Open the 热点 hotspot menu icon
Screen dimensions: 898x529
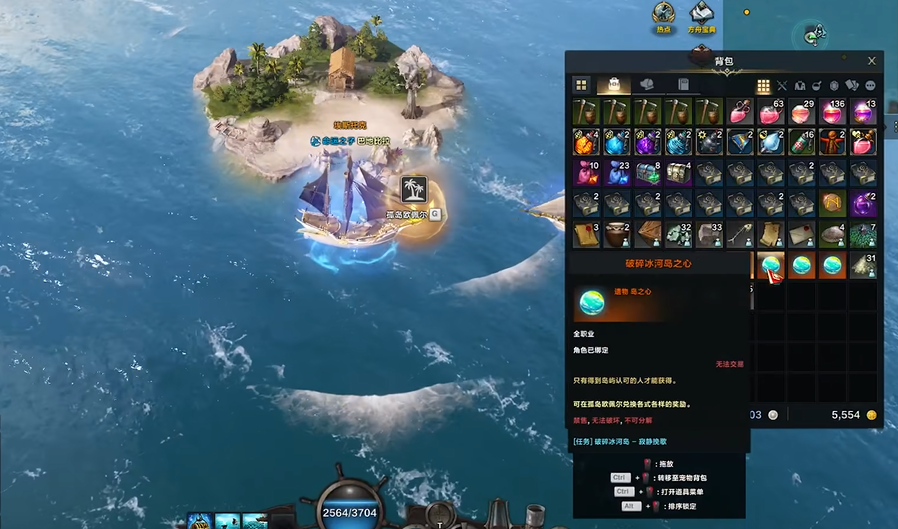click(x=662, y=13)
